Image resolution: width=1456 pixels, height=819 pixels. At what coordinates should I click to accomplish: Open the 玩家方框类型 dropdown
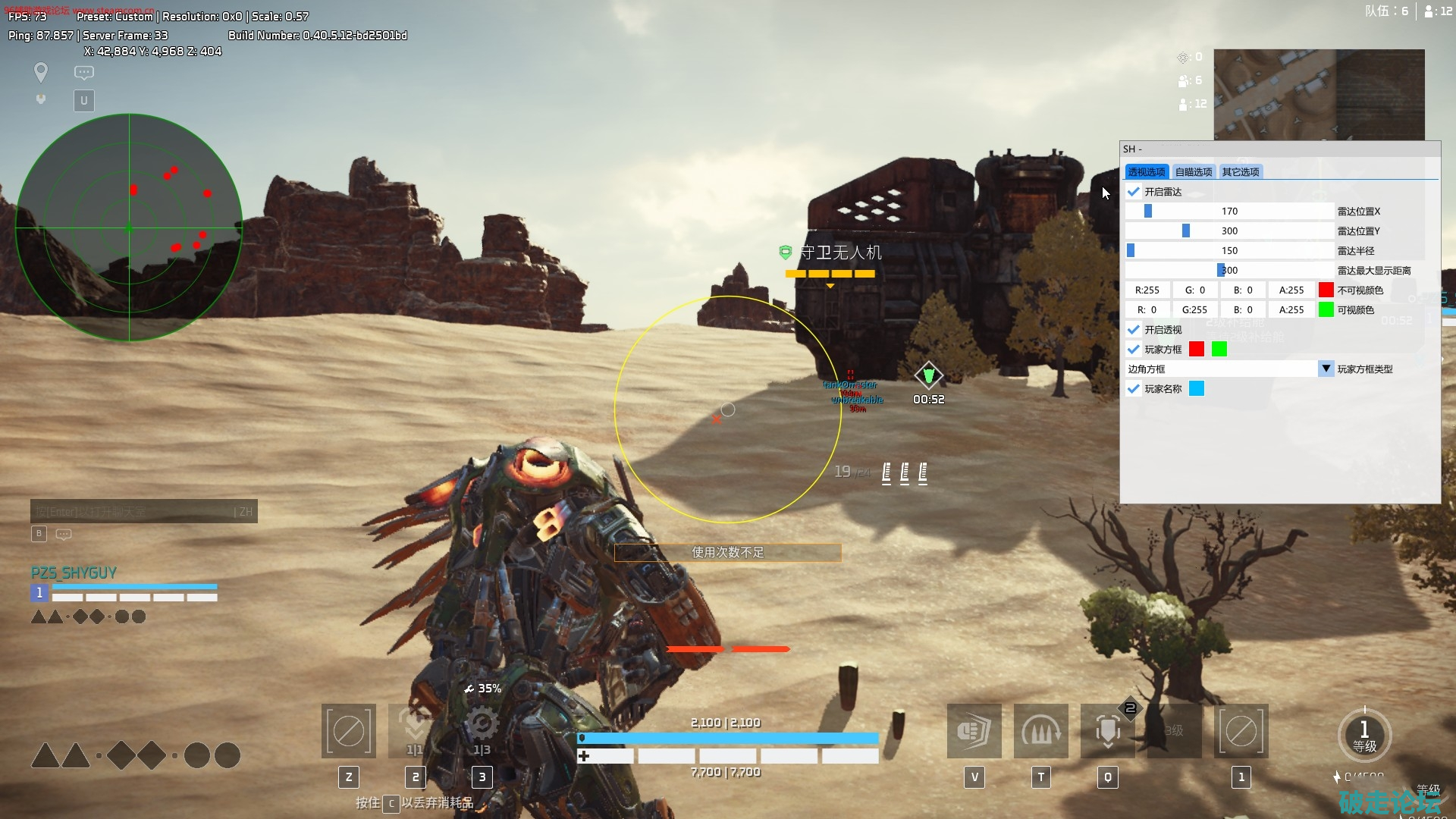click(x=1326, y=369)
